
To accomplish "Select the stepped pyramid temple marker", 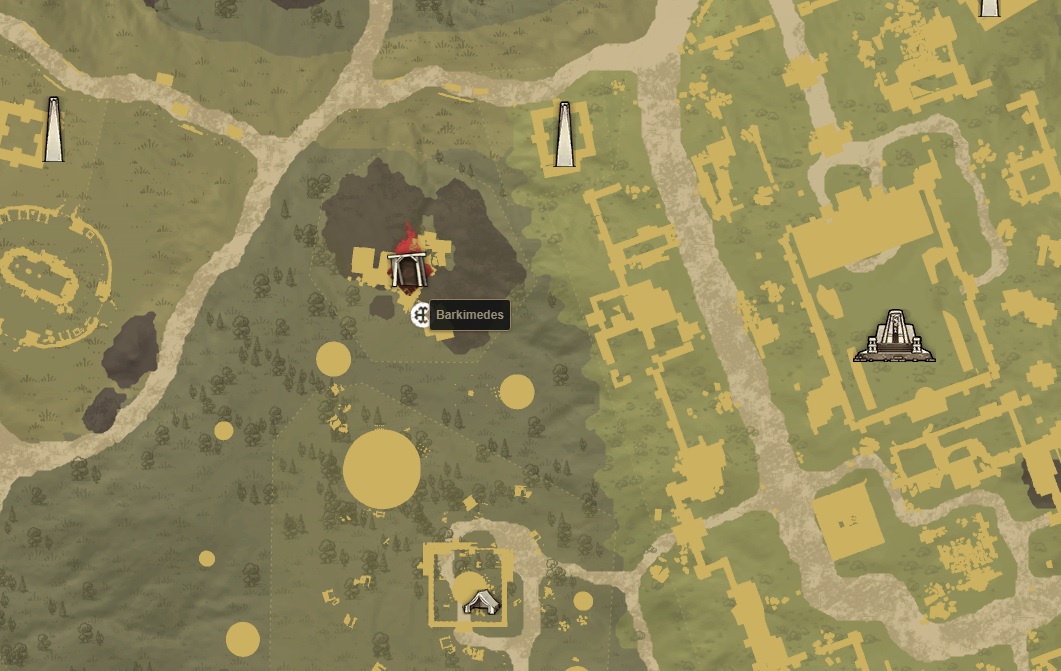I will 894,337.
